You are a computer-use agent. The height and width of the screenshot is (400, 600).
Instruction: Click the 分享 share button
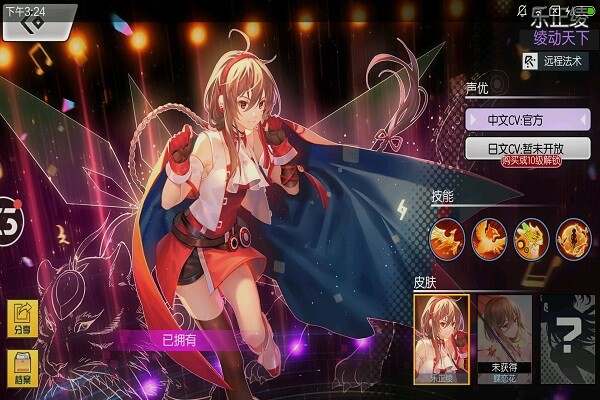pyautogui.click(x=22, y=318)
